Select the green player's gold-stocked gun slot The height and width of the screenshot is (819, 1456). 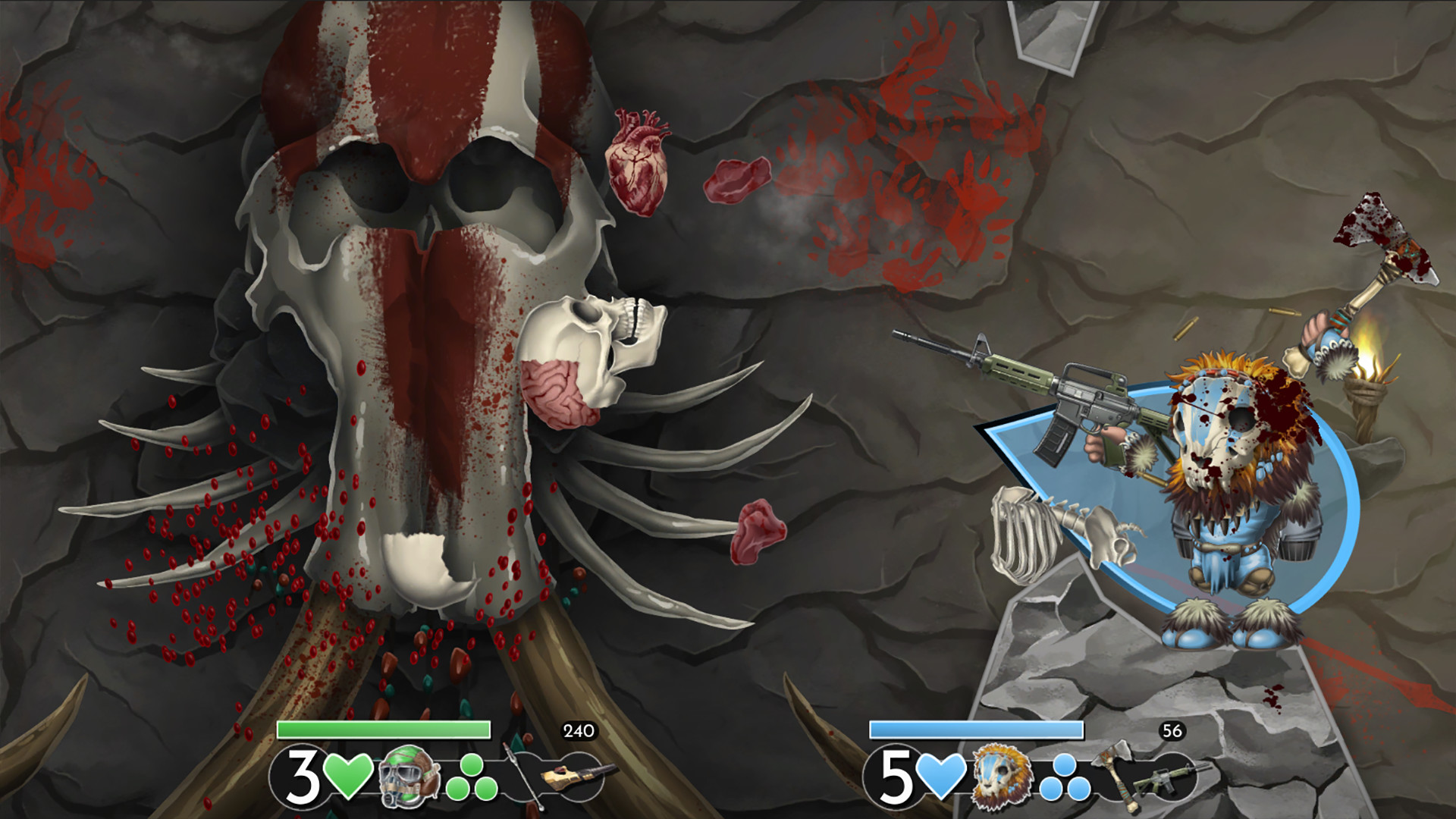pyautogui.click(x=578, y=777)
